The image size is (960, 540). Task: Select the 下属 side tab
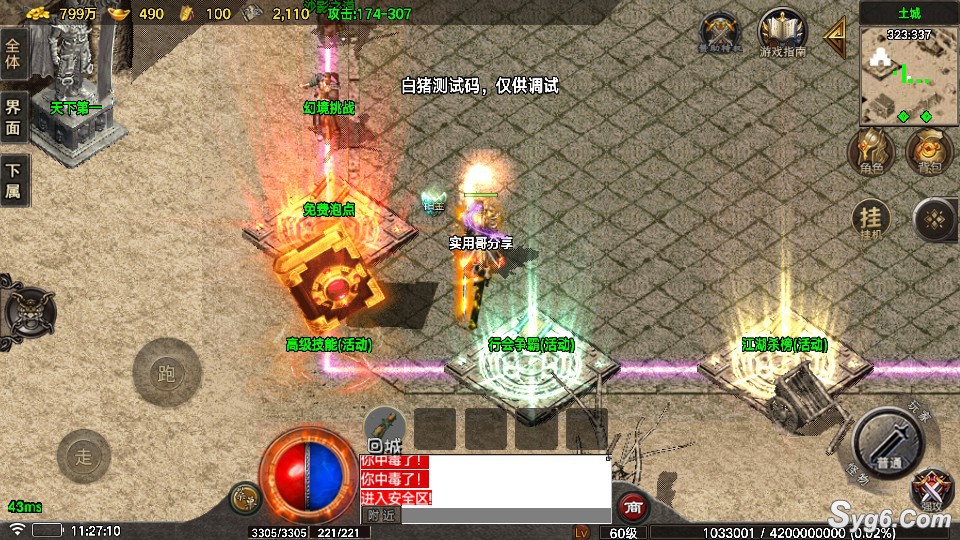pos(13,182)
